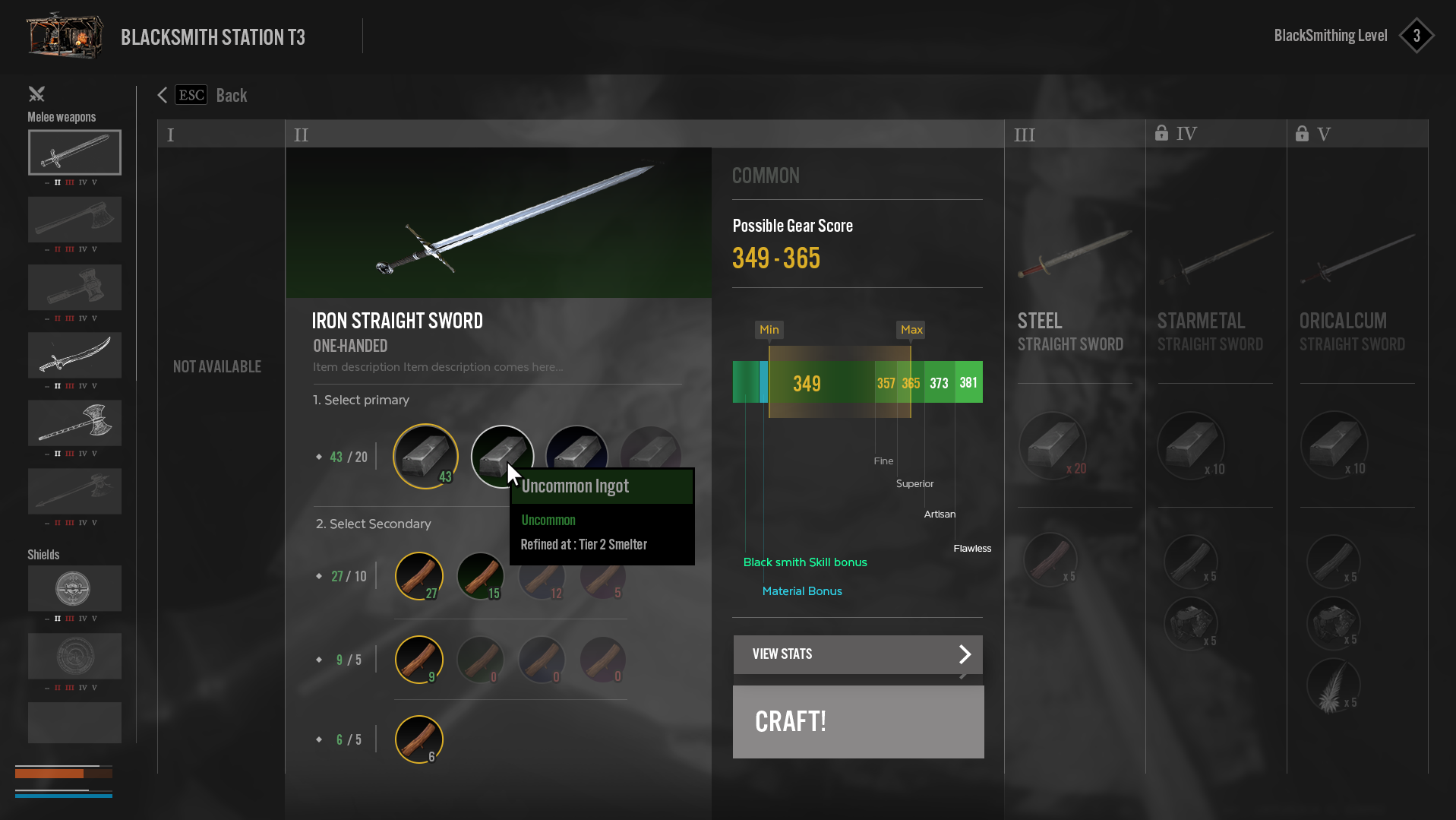The width and height of the screenshot is (1456, 820).
Task: Pick the secondary wood with 27 count
Action: pyautogui.click(x=418, y=576)
